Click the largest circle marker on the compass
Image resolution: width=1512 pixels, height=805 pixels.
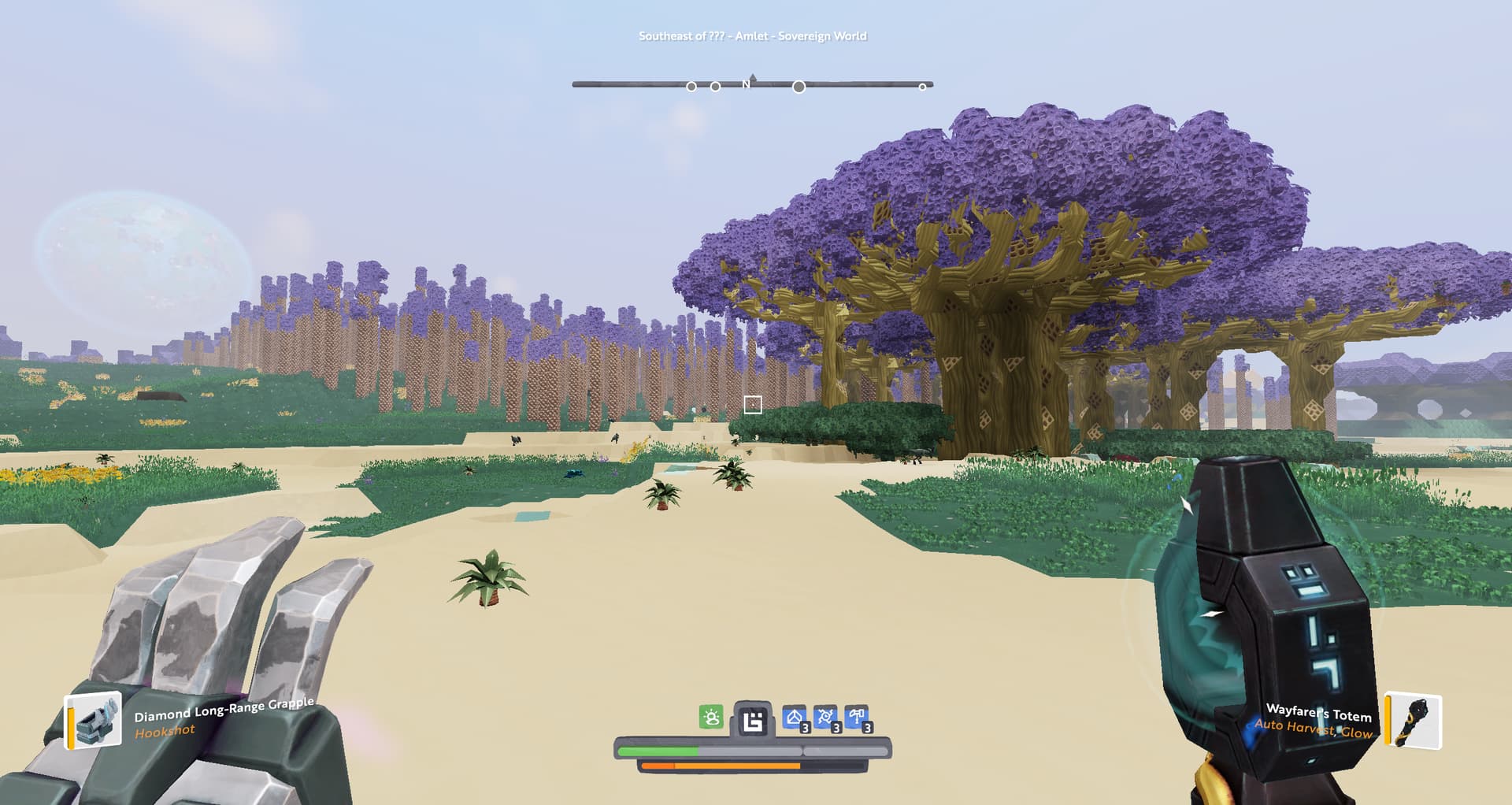pyautogui.click(x=799, y=87)
